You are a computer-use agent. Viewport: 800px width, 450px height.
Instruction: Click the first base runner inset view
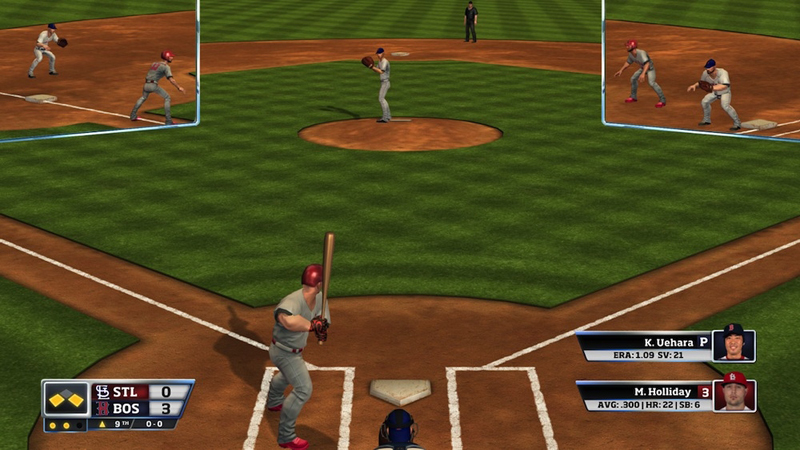(x=701, y=68)
